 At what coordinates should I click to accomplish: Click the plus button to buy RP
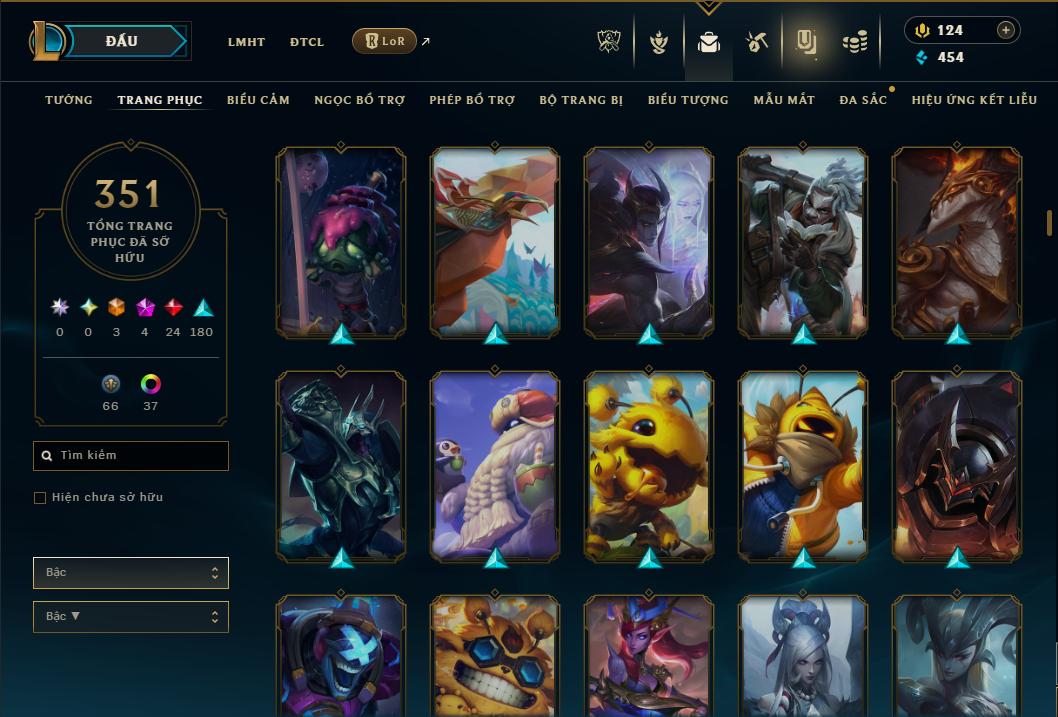tap(1006, 30)
